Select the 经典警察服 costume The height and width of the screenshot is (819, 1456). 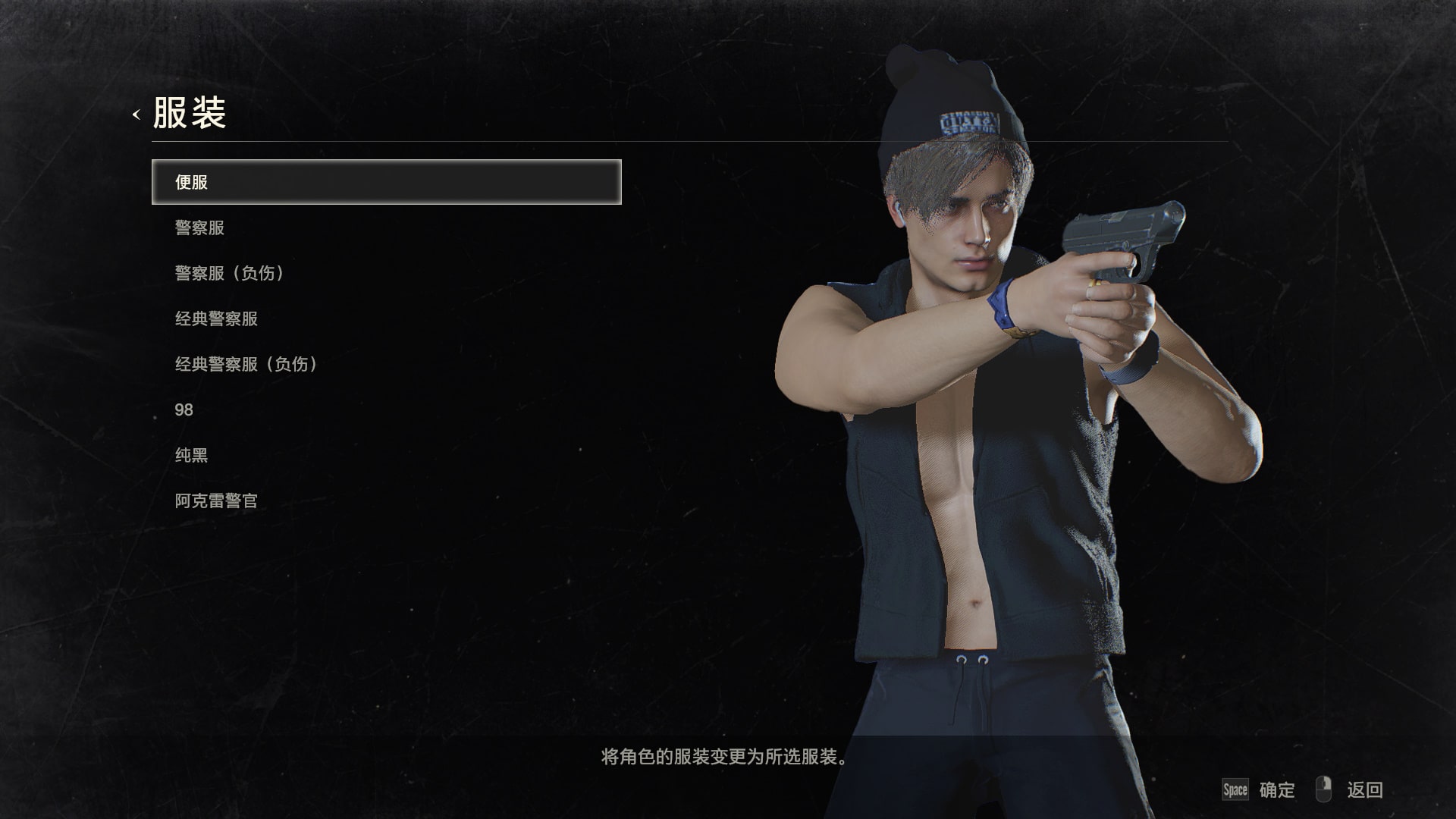[x=215, y=318]
